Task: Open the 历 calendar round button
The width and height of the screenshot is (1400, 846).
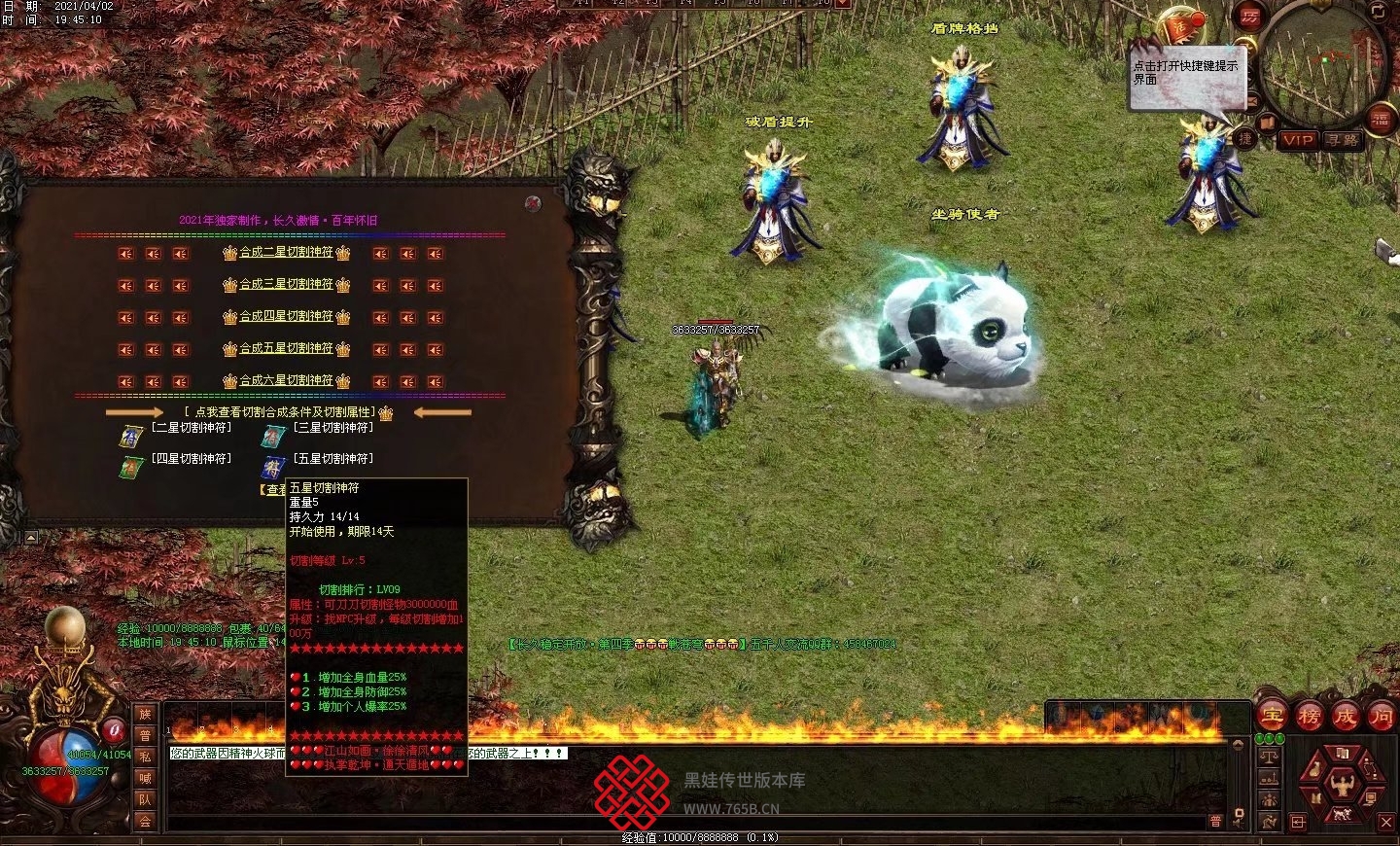Action: 1248,18
